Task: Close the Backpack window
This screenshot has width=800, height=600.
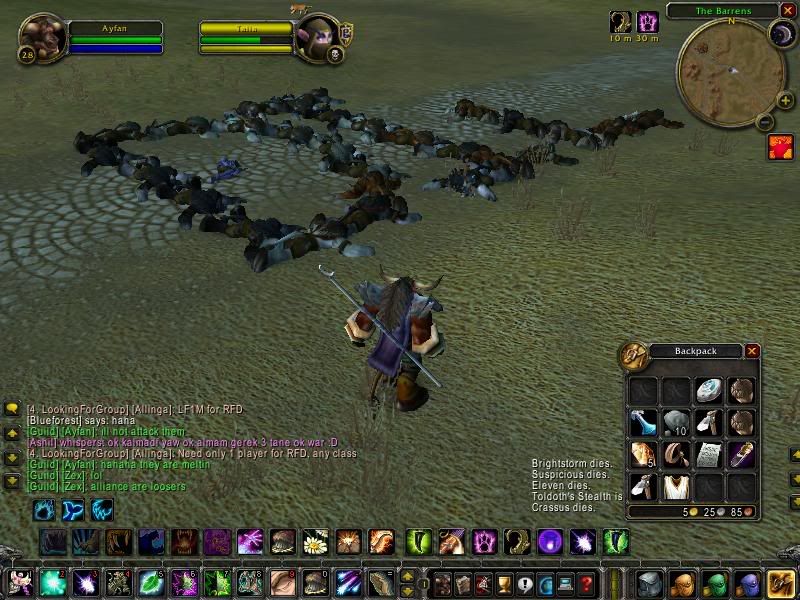Action: pyautogui.click(x=752, y=351)
